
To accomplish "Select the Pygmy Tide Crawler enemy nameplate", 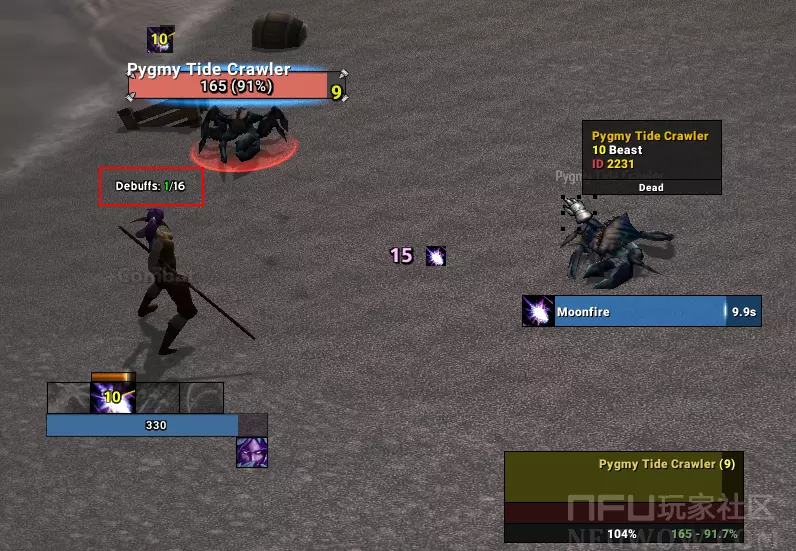I will pos(229,87).
